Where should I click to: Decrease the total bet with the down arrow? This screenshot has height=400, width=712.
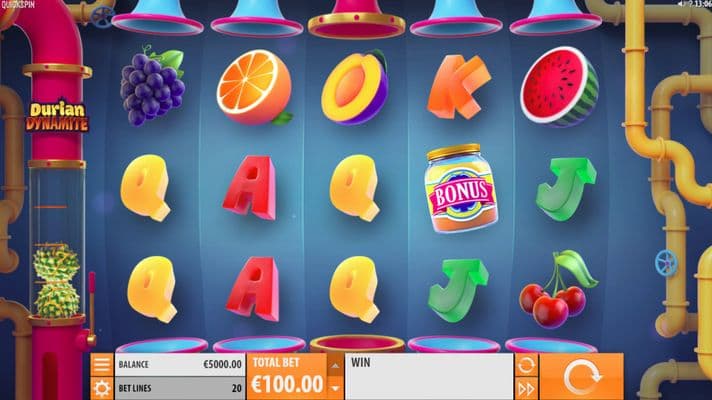click(335, 387)
